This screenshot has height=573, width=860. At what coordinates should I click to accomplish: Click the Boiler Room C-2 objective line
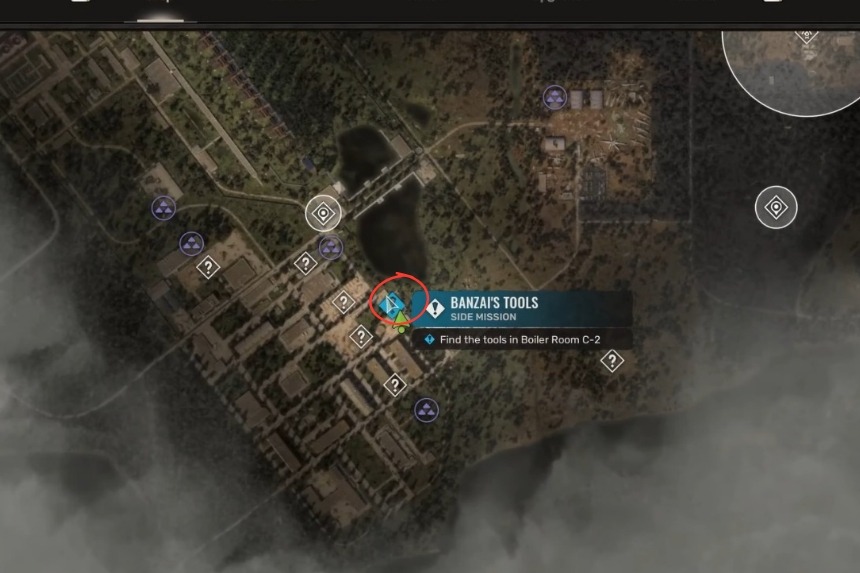(x=525, y=340)
